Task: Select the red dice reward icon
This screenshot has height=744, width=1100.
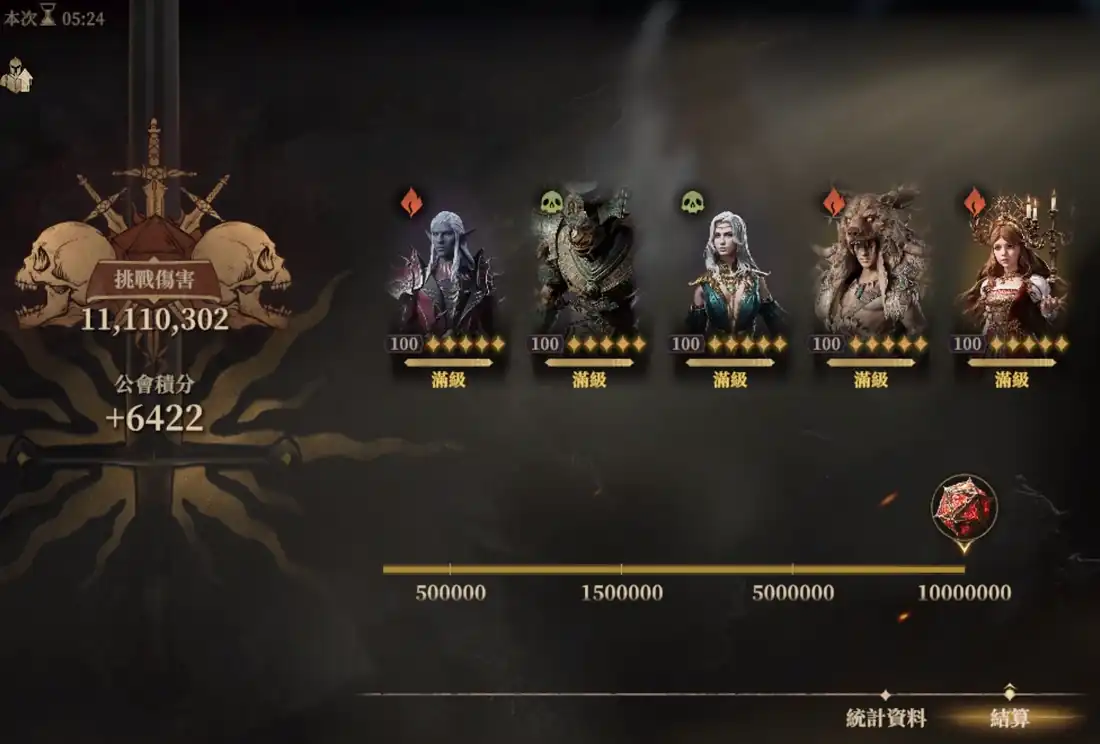Action: point(963,508)
